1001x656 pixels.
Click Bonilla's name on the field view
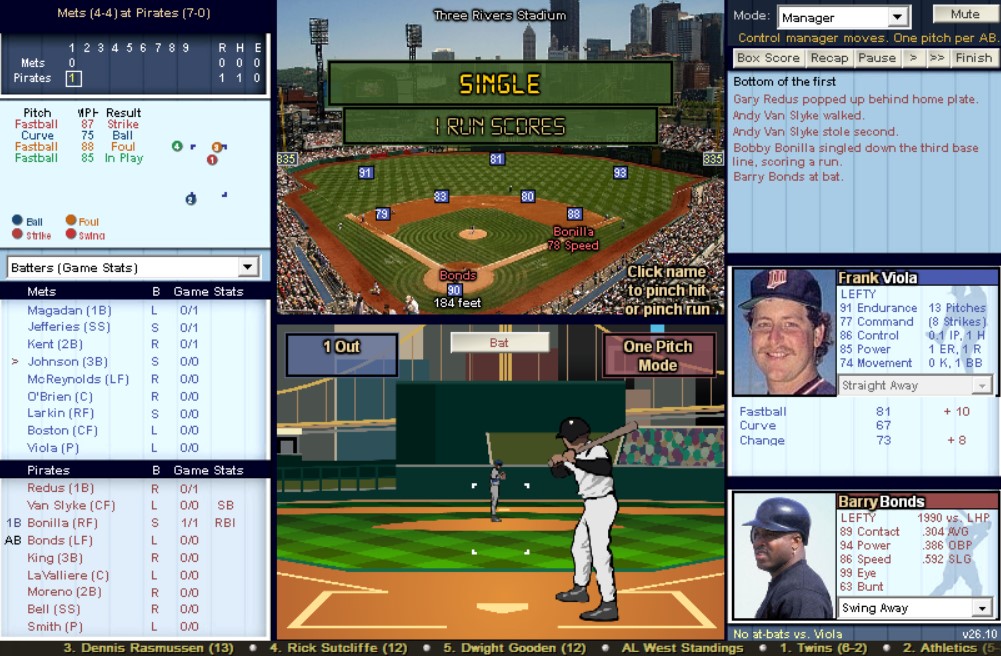[573, 232]
